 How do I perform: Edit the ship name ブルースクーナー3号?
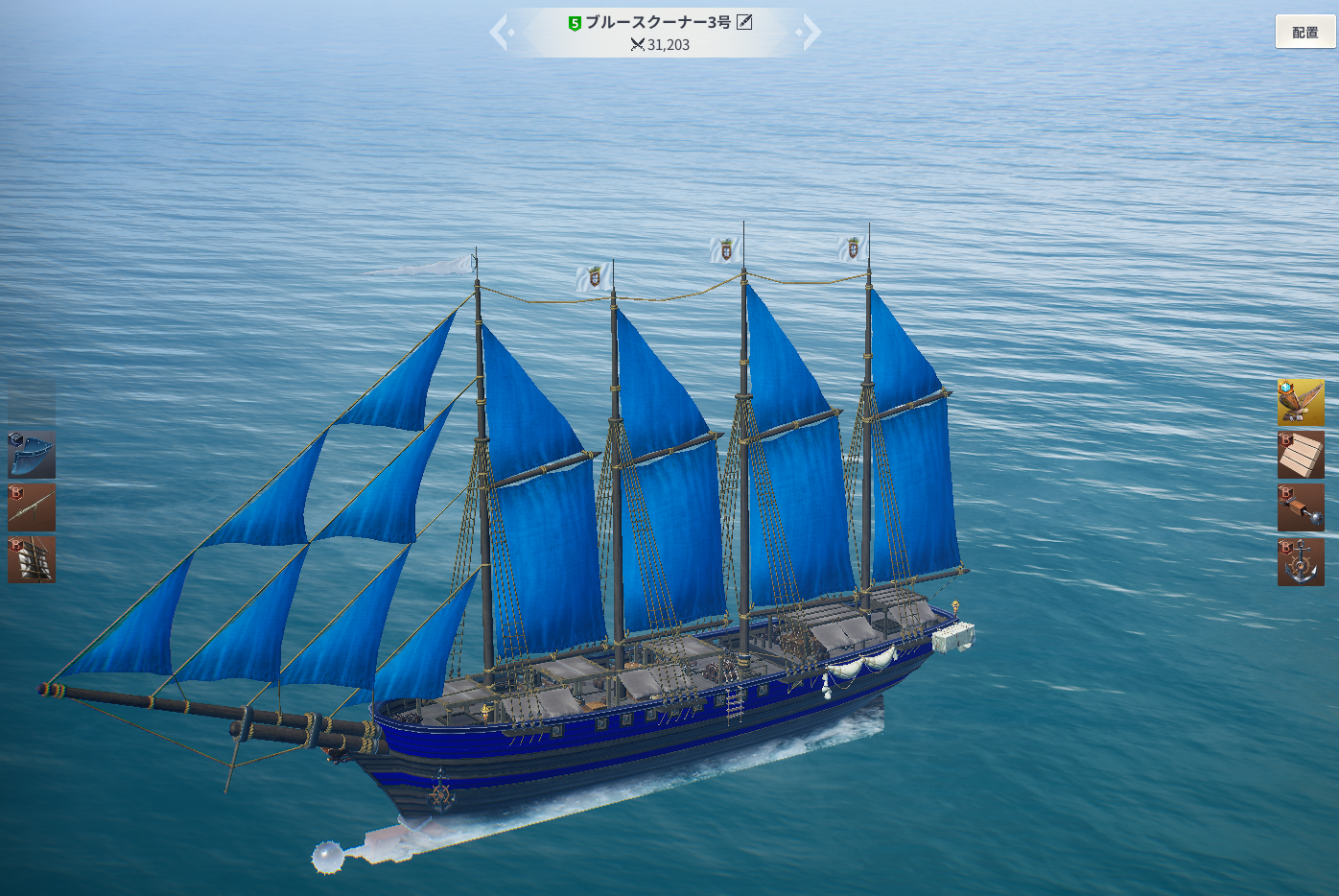pos(744,22)
